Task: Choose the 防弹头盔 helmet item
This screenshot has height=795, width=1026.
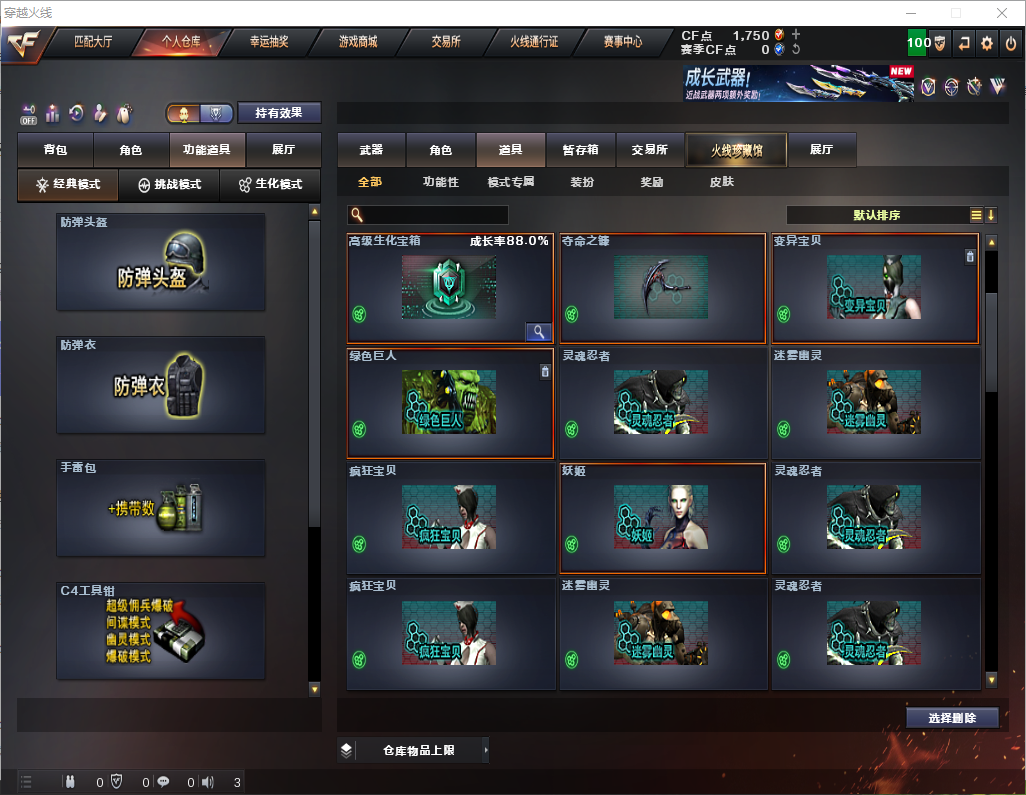Action: [x=161, y=262]
